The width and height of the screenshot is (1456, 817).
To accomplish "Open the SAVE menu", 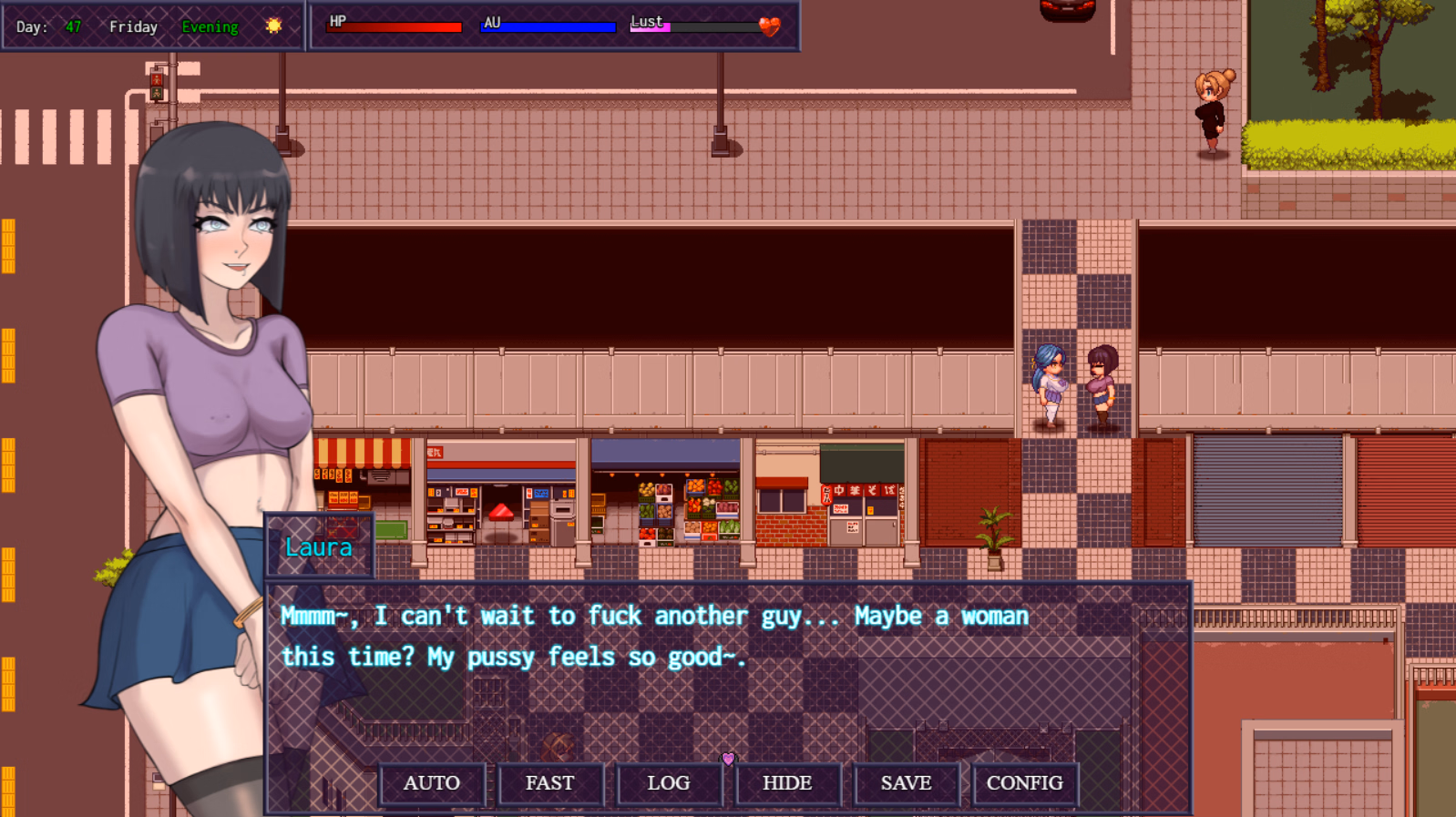I will pyautogui.click(x=906, y=783).
